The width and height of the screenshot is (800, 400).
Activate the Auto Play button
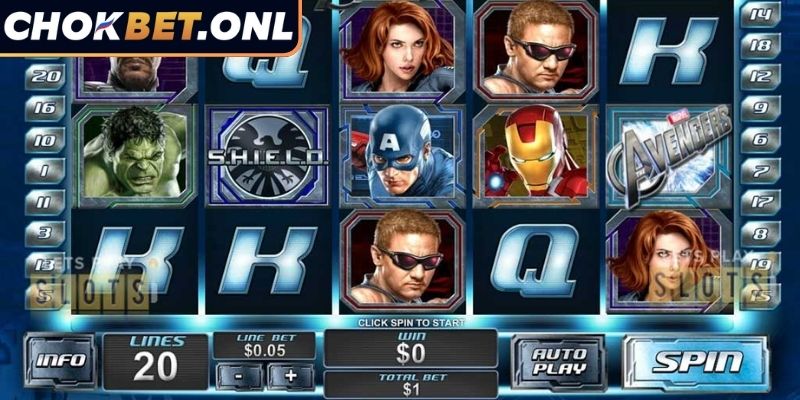557,362
